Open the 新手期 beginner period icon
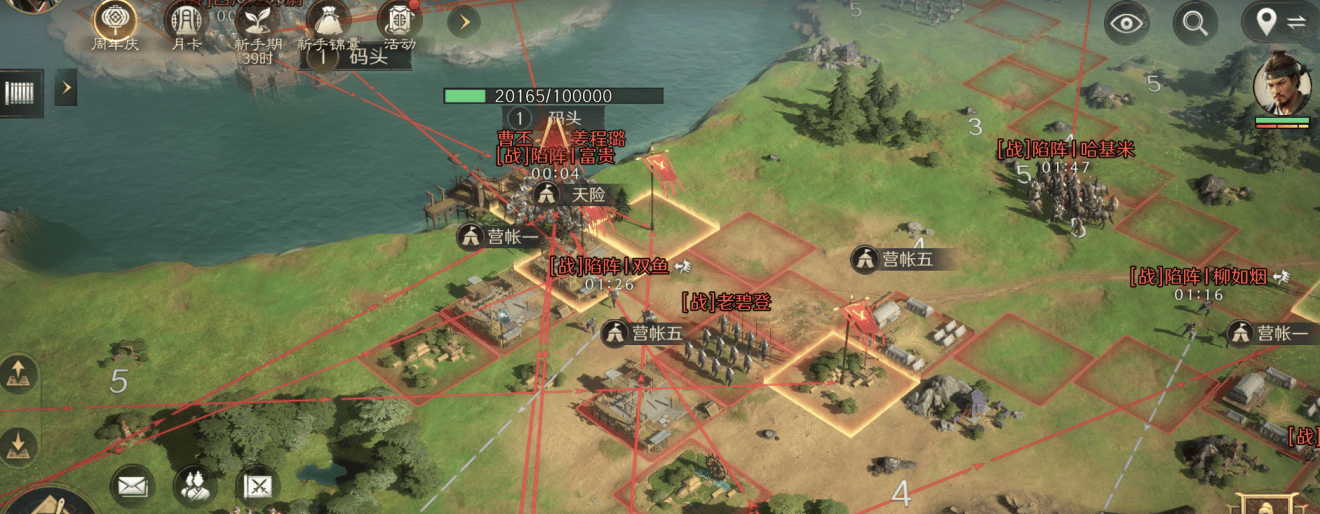 [x=257, y=22]
